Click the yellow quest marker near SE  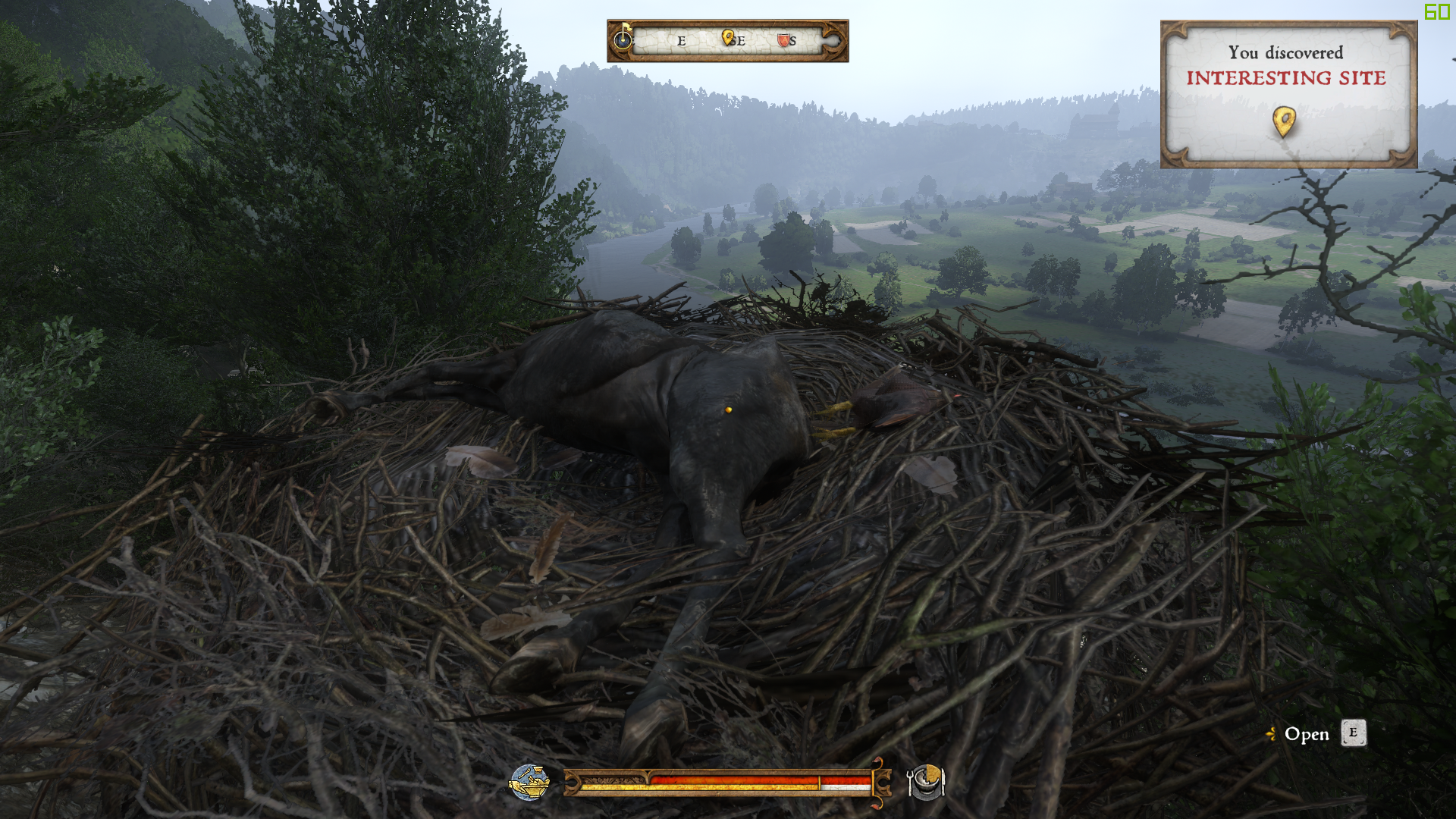click(727, 38)
